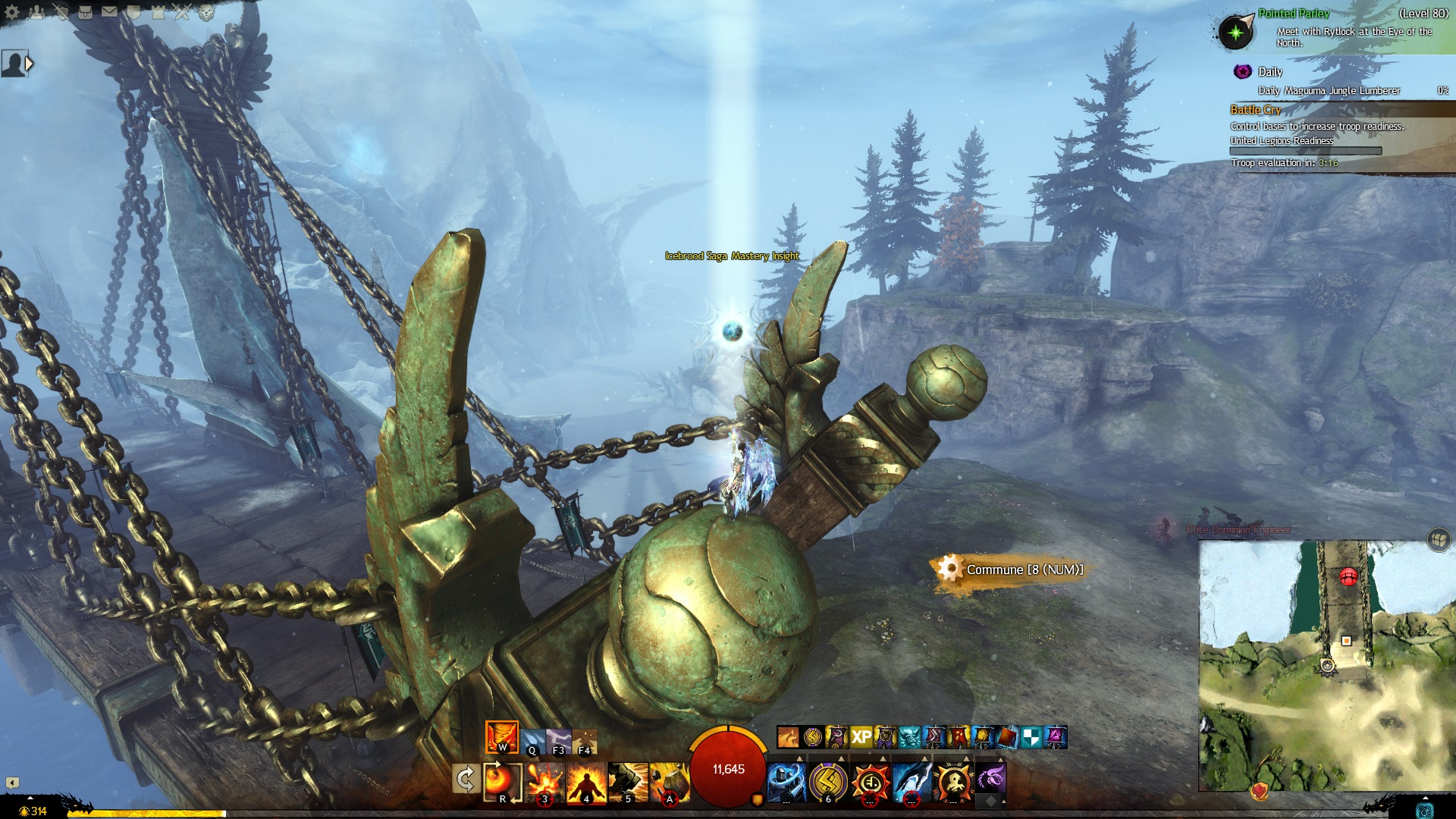
Task: Activate the fire attunement skill
Action: point(501,737)
